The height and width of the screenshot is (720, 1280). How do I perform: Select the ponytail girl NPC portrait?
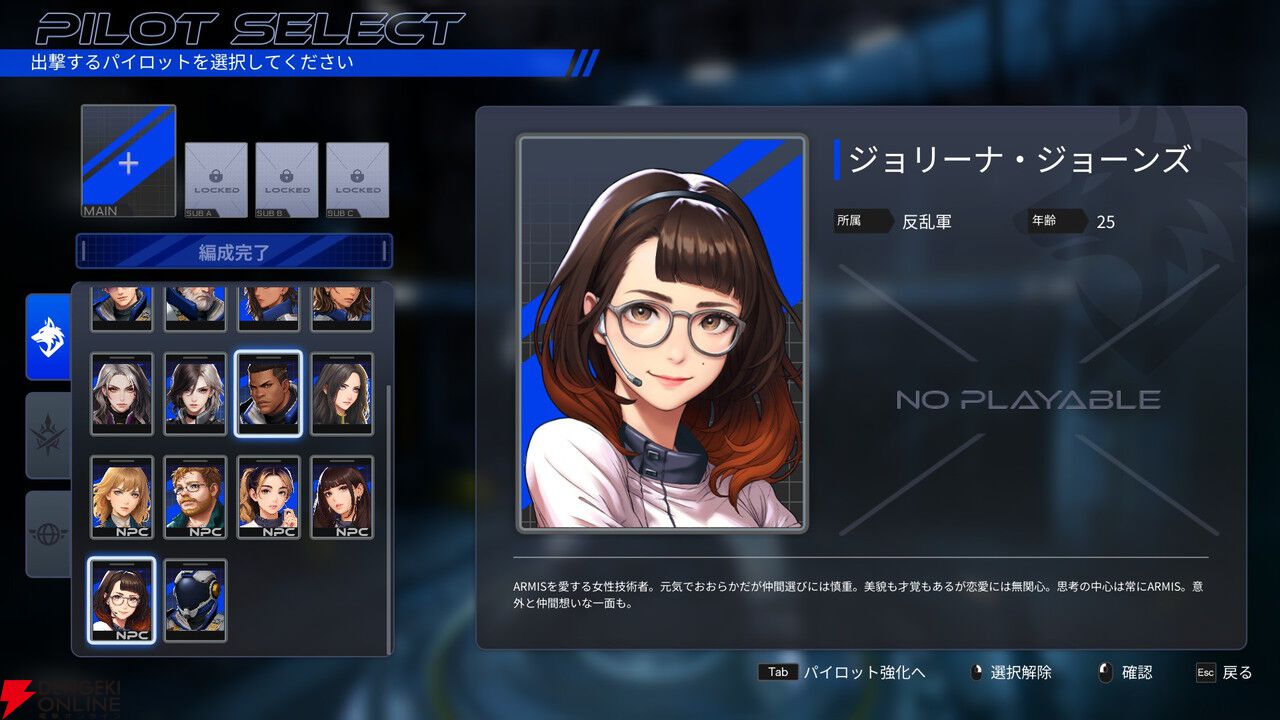(268, 497)
